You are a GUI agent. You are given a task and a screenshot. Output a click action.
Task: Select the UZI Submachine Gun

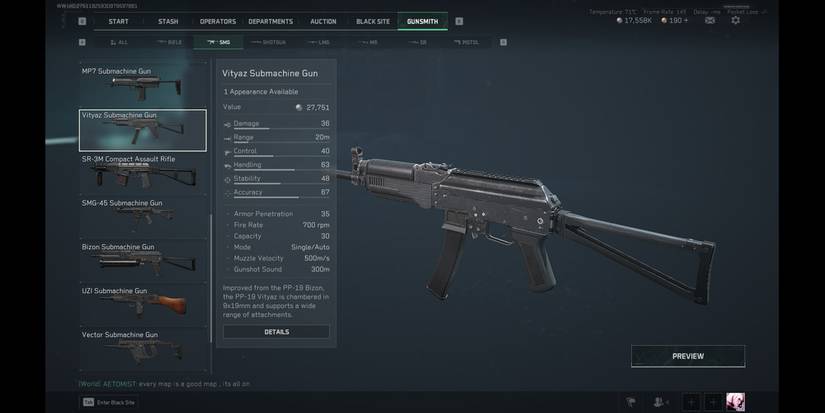coord(142,304)
